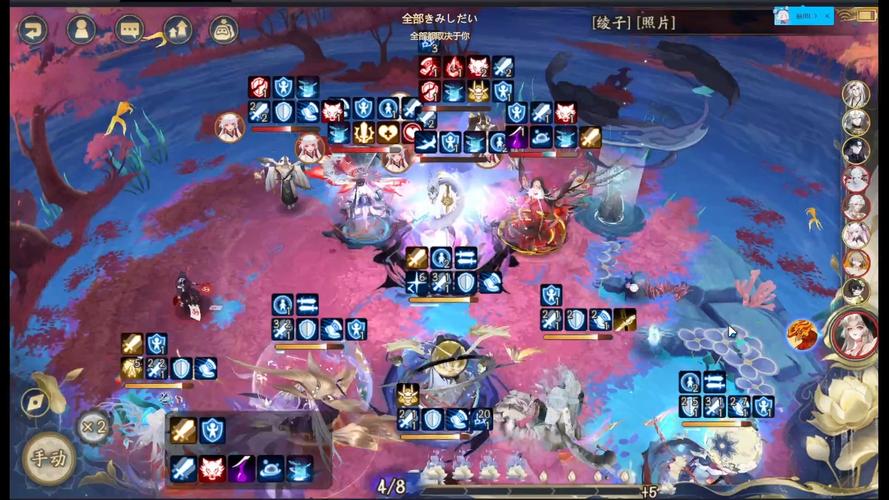The width and height of the screenshot is (889, 500).
Task: Open the daruma doll icon
Action: click(x=224, y=30)
